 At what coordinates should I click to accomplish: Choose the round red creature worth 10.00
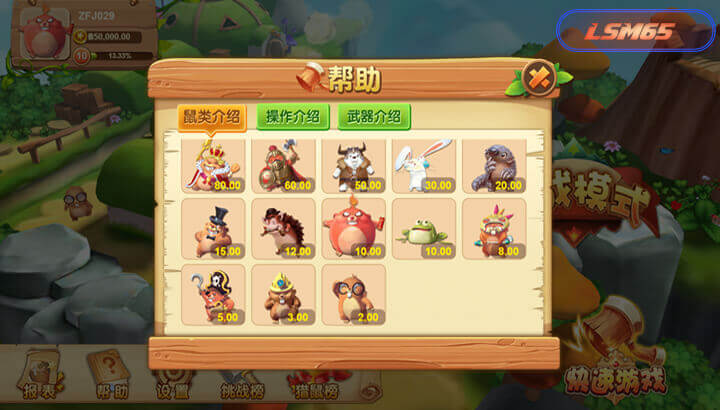[353, 230]
